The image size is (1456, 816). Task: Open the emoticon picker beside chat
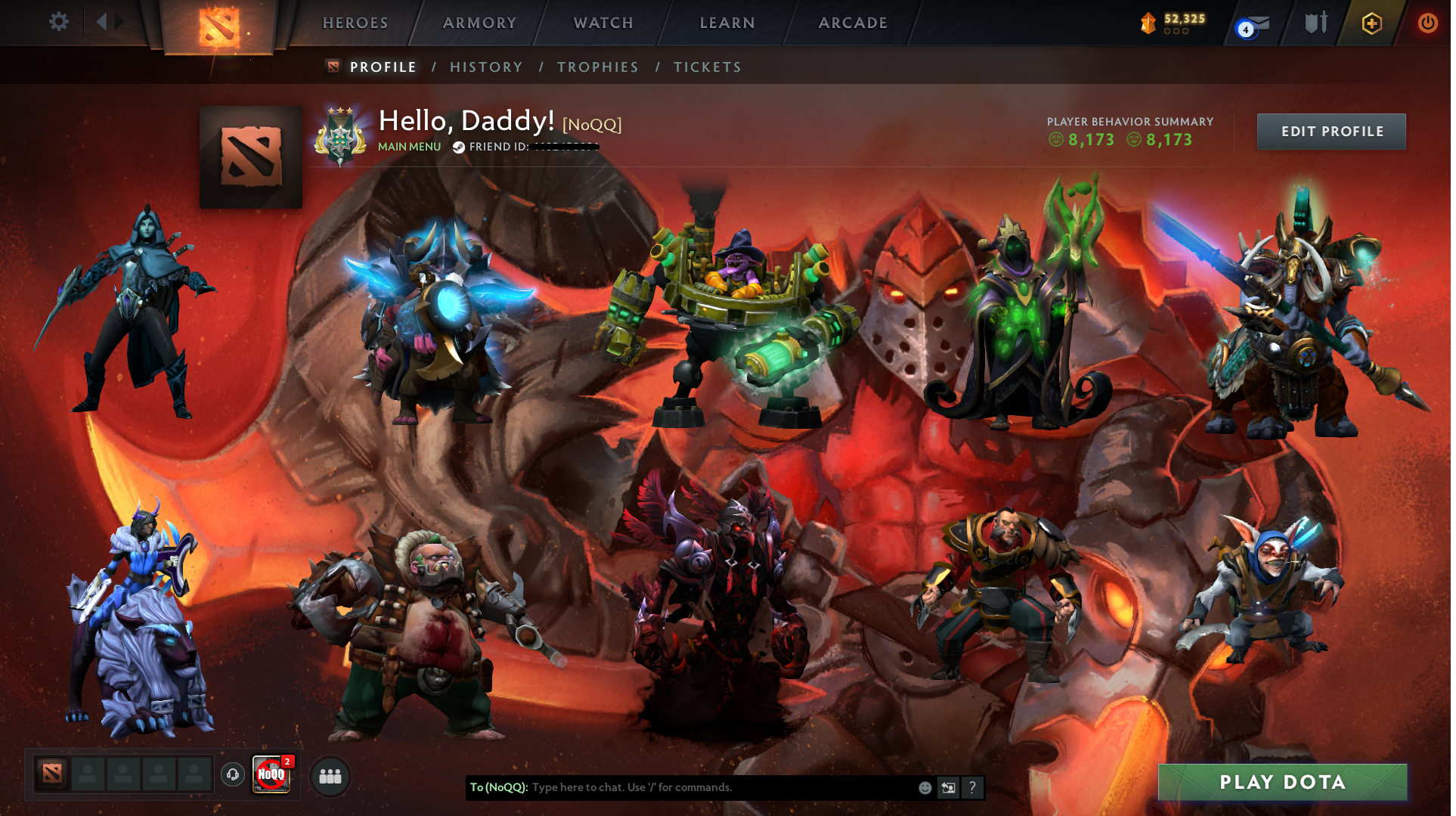pos(924,787)
